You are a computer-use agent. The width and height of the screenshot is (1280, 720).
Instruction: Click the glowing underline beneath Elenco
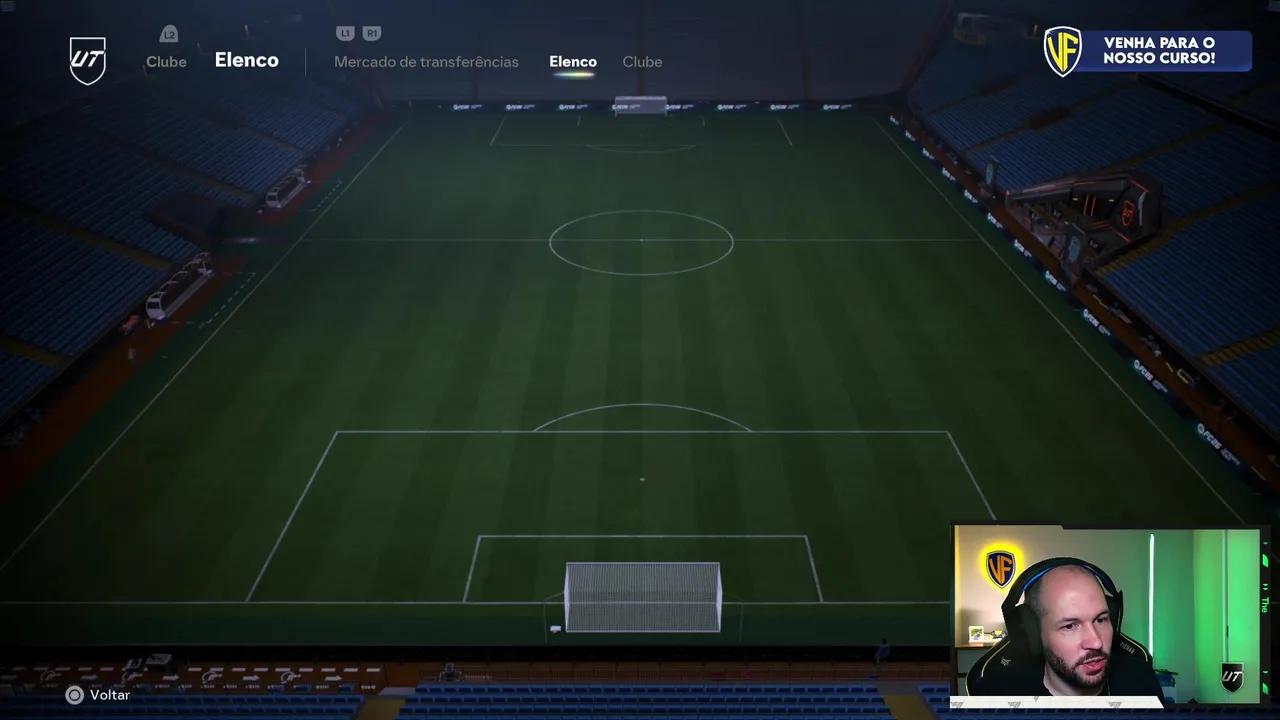[x=573, y=75]
